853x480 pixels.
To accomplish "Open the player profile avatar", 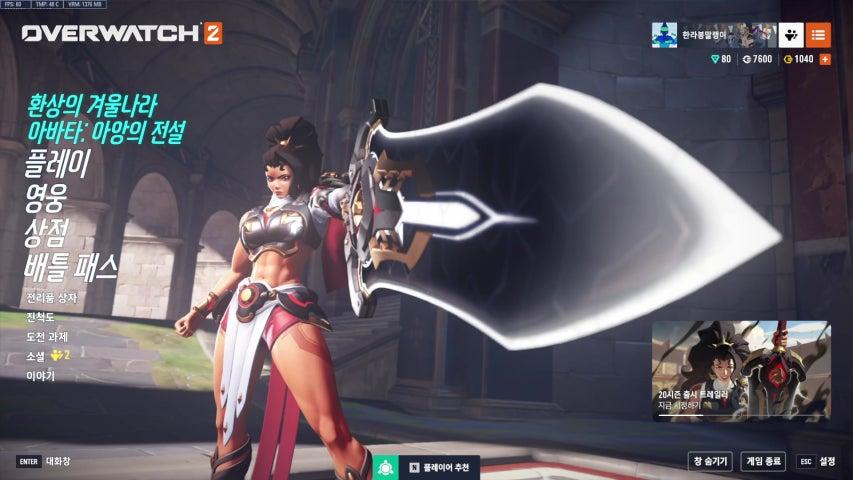I will click(x=665, y=35).
